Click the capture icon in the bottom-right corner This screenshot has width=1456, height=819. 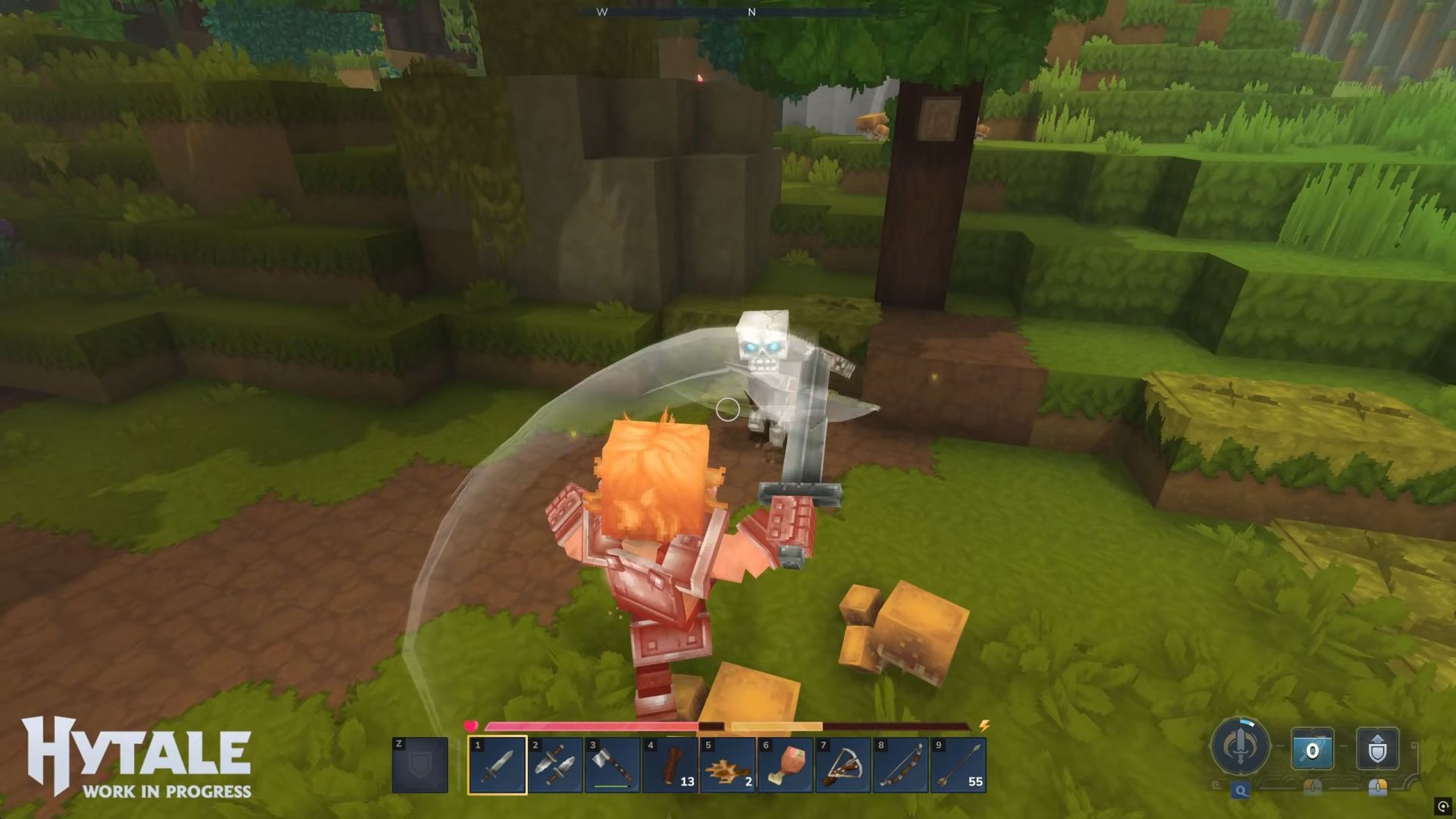tap(1442, 808)
